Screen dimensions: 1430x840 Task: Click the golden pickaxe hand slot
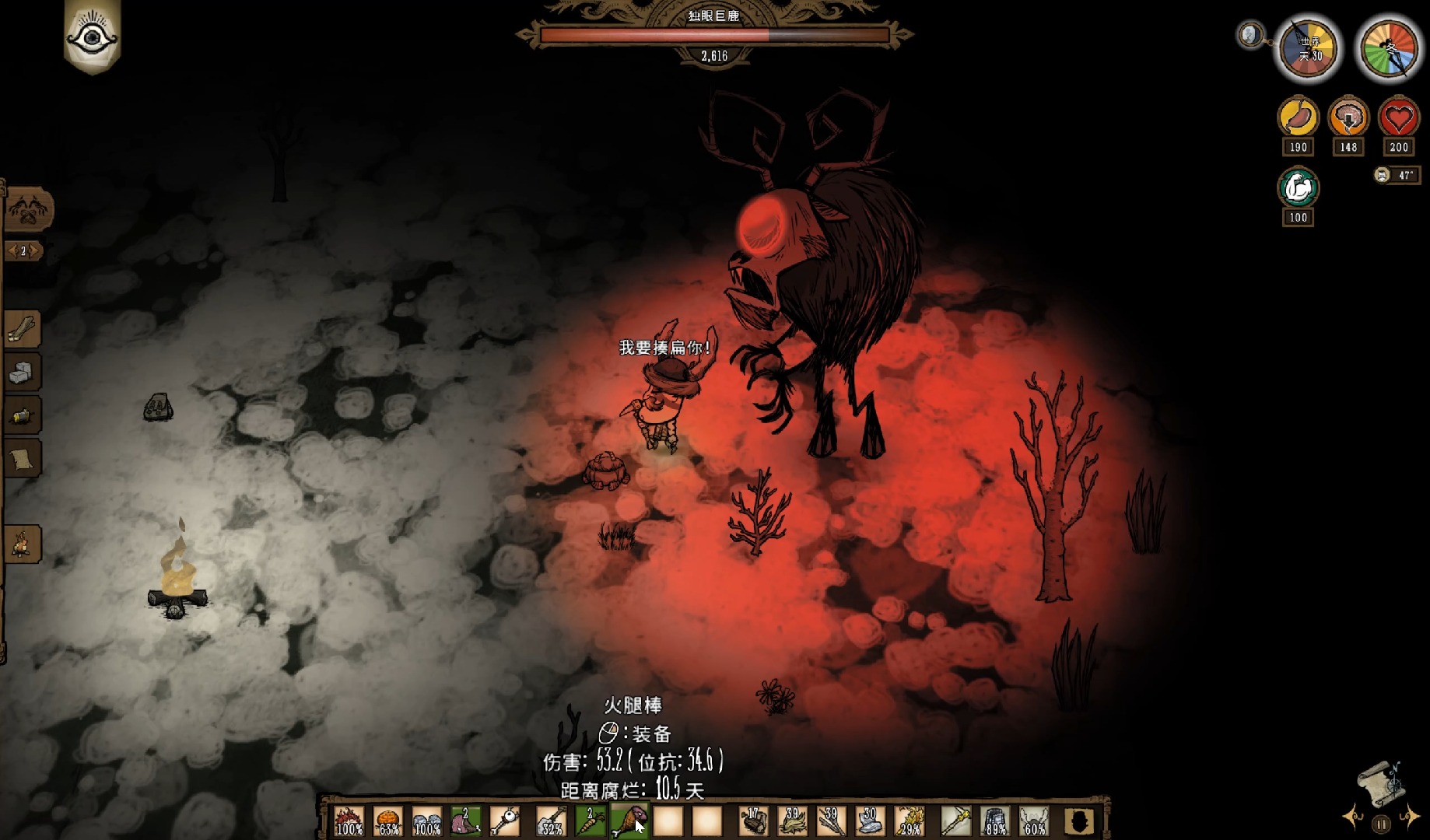956,821
